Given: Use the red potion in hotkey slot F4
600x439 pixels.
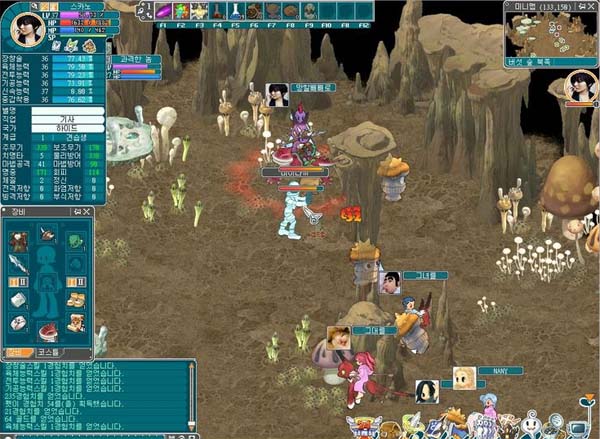Looking at the screenshot, I should (x=217, y=11).
